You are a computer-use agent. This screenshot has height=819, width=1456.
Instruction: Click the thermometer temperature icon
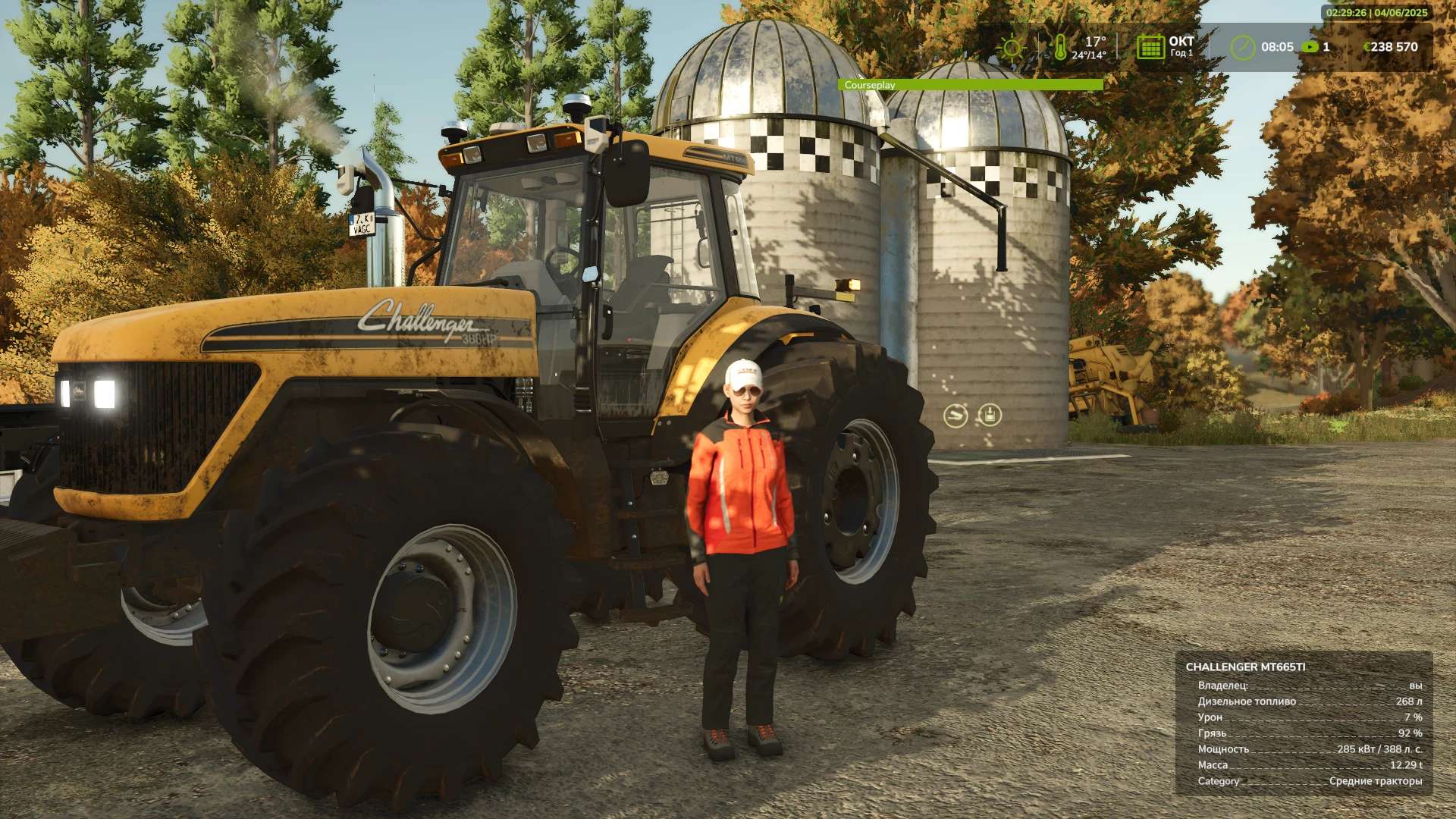click(x=1059, y=47)
